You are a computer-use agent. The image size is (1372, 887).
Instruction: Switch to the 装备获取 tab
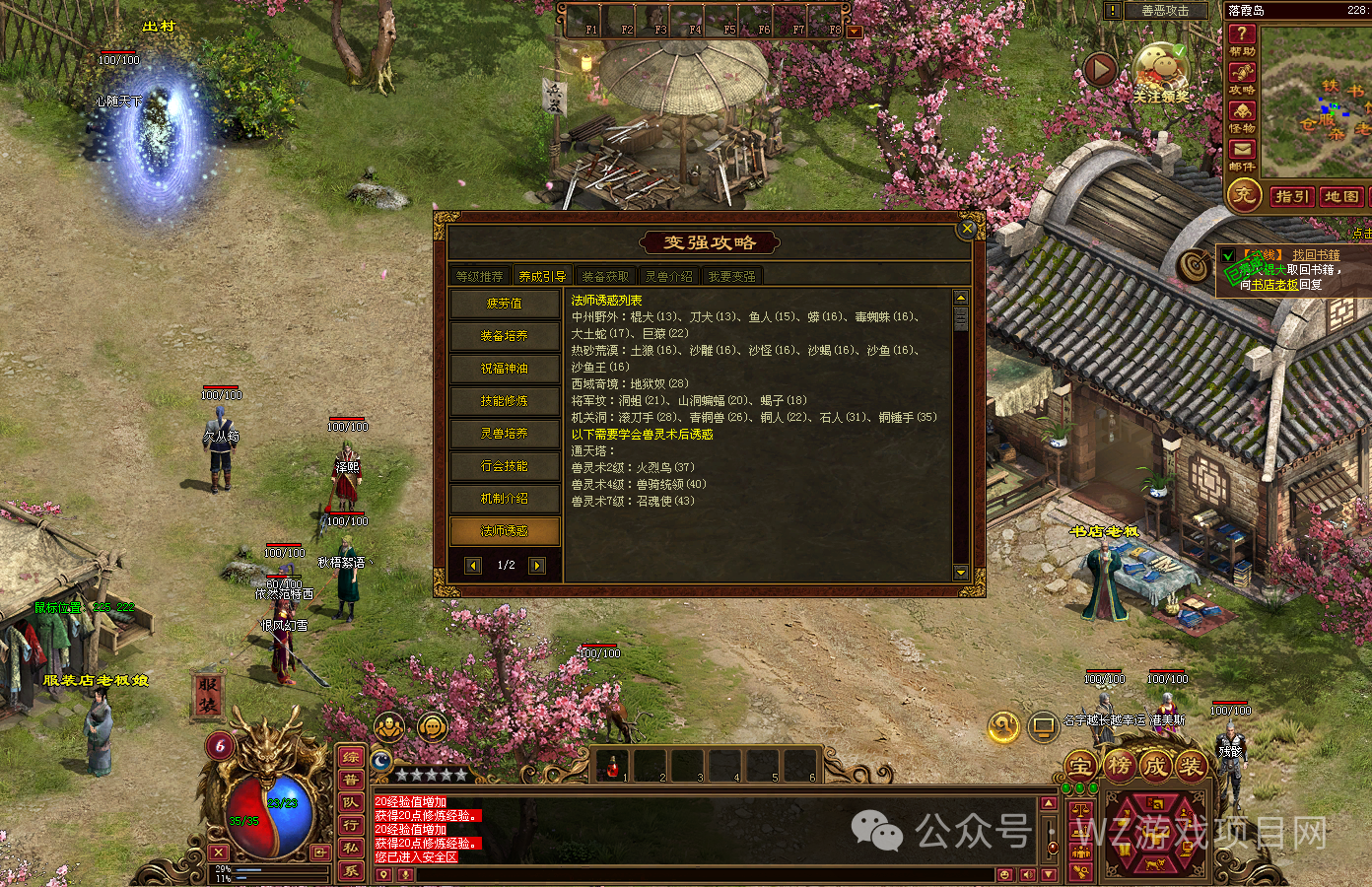tap(605, 276)
